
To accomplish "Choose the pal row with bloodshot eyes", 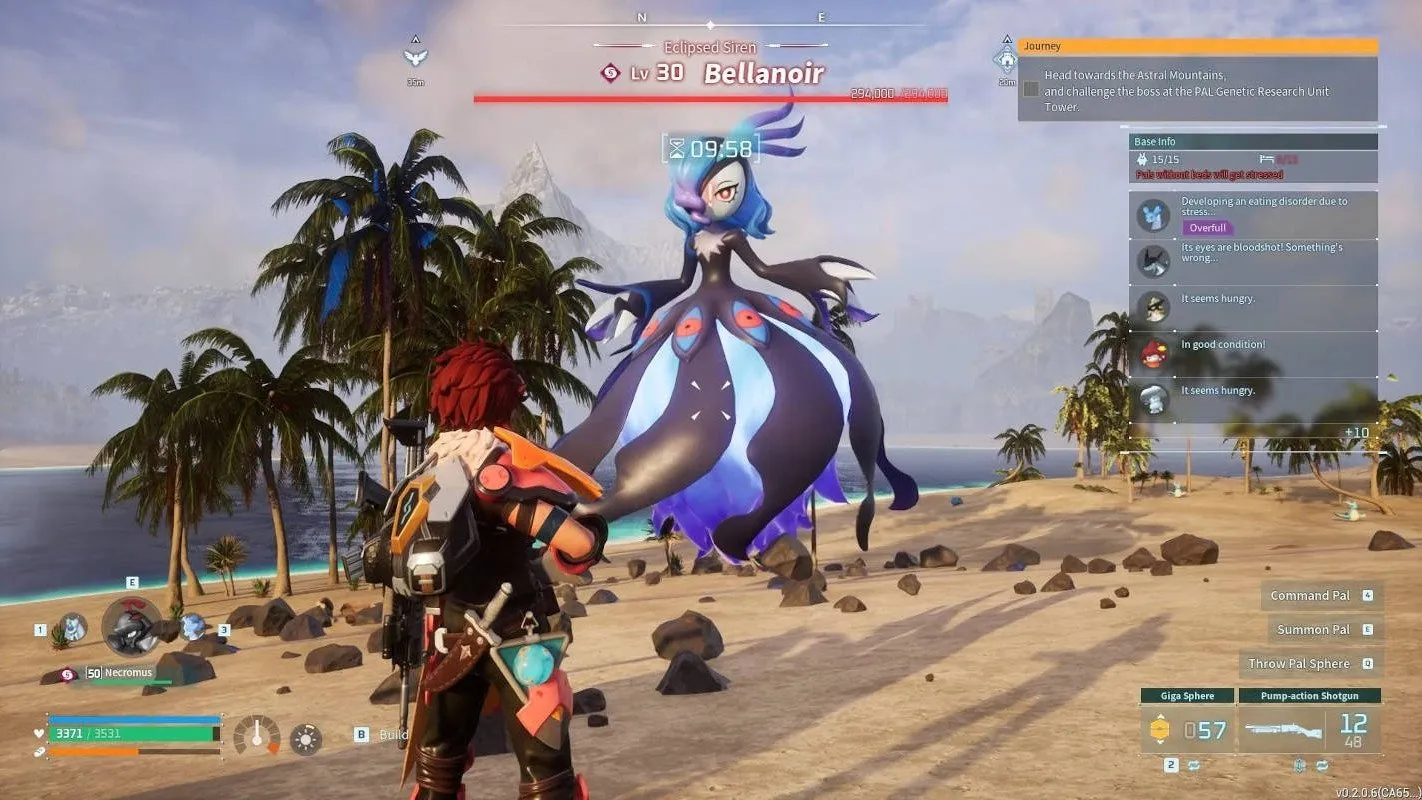I will pyautogui.click(x=1253, y=261).
